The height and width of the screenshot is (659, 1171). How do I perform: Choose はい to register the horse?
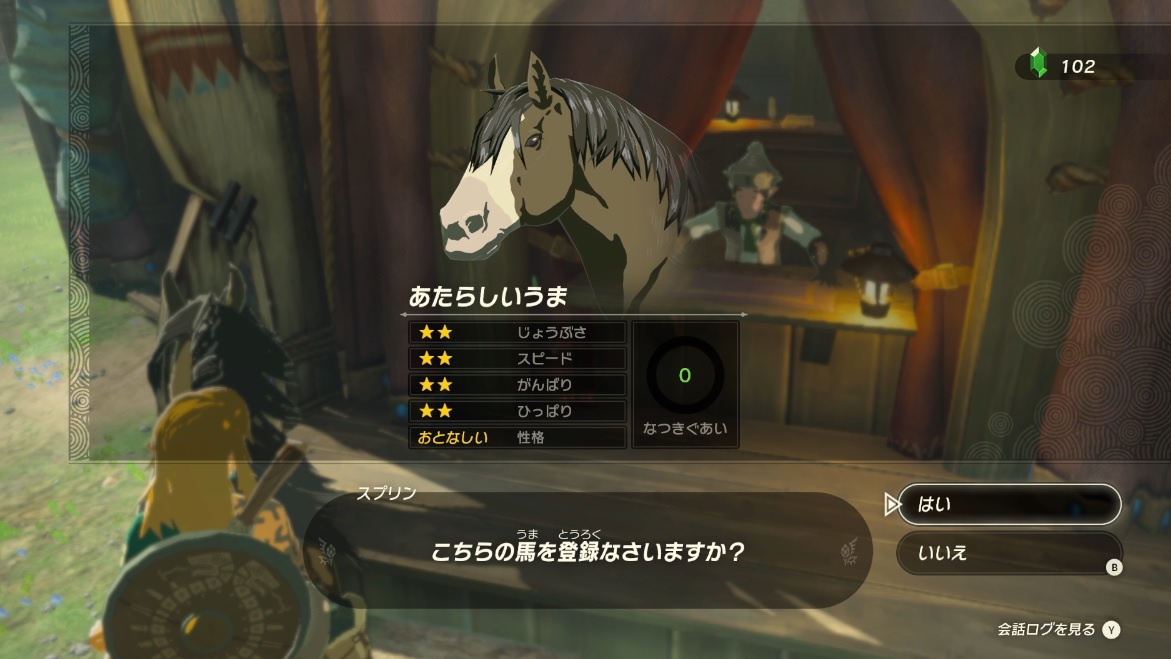pyautogui.click(x=1008, y=505)
